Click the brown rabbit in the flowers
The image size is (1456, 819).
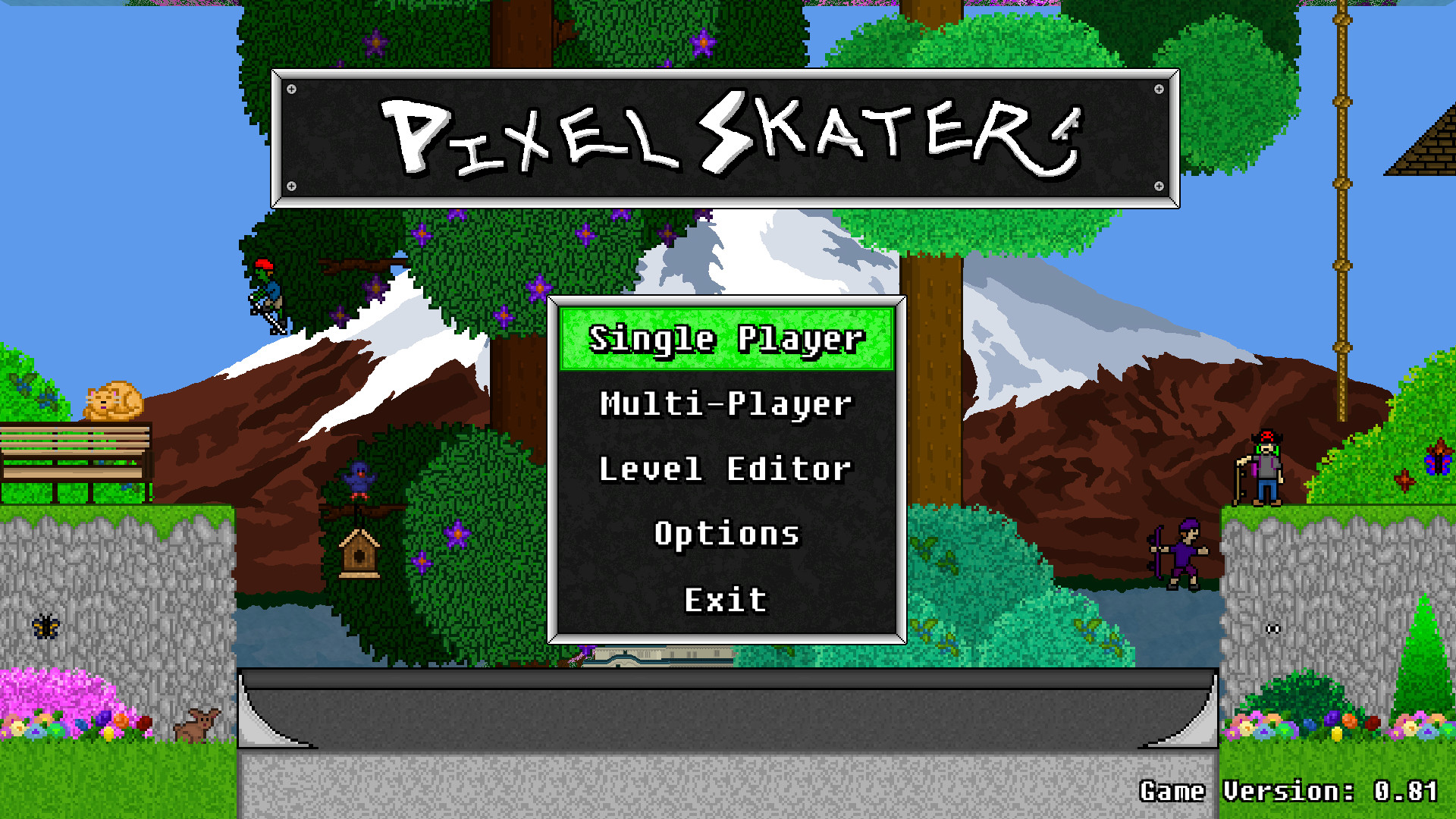pyautogui.click(x=197, y=724)
